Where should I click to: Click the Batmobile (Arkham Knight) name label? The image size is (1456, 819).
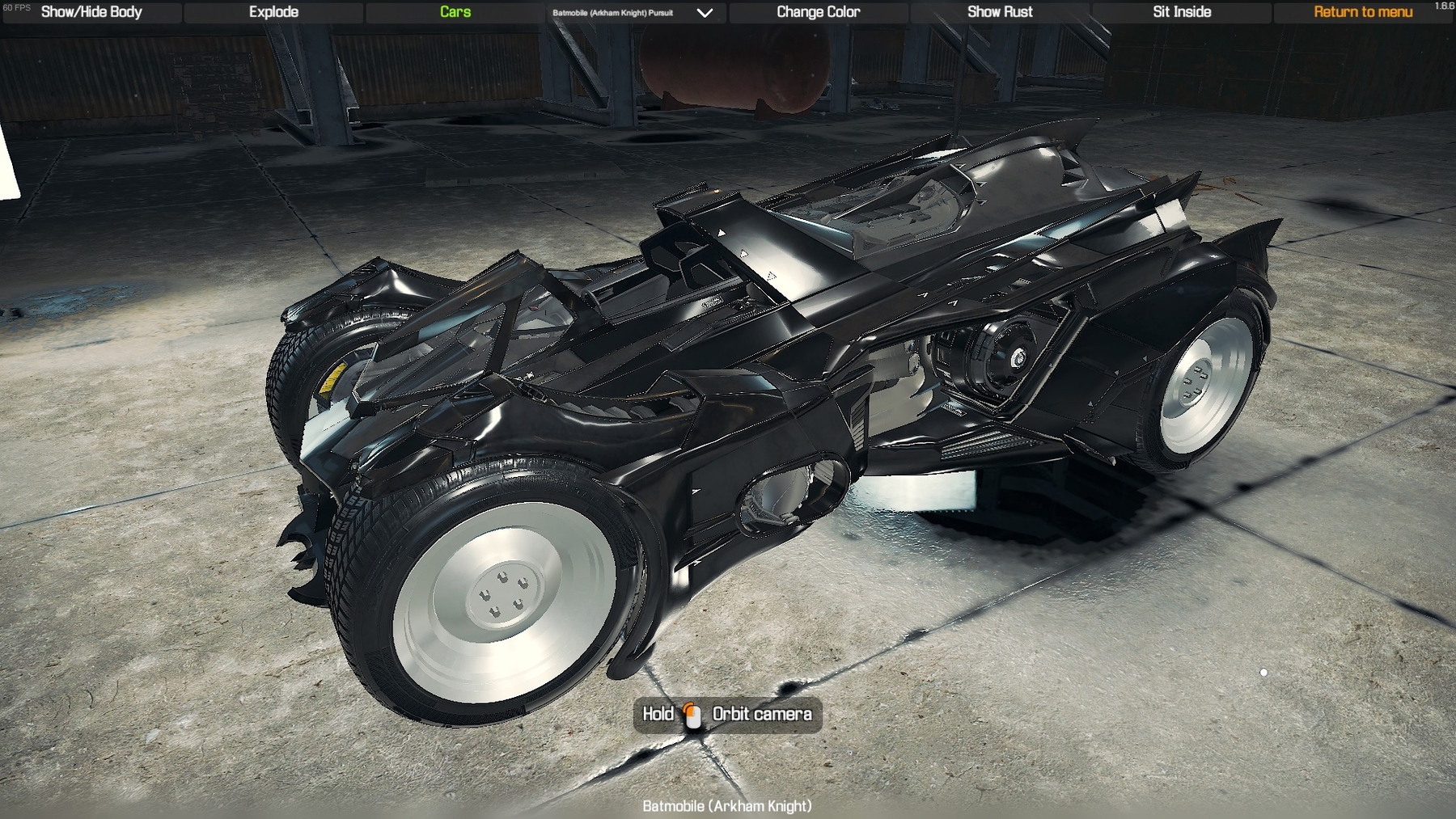(726, 805)
